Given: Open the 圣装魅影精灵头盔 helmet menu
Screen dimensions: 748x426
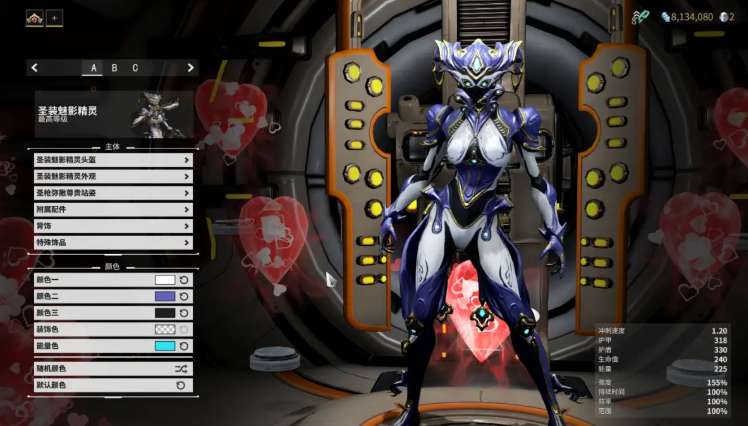Looking at the screenshot, I should 112,160.
